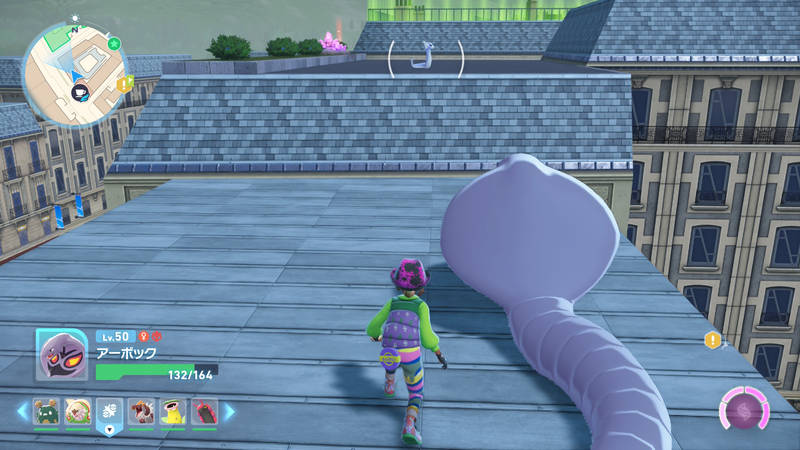Choose the yellow Pokémon with green visor slot
The width and height of the screenshot is (800, 450).
[173, 411]
